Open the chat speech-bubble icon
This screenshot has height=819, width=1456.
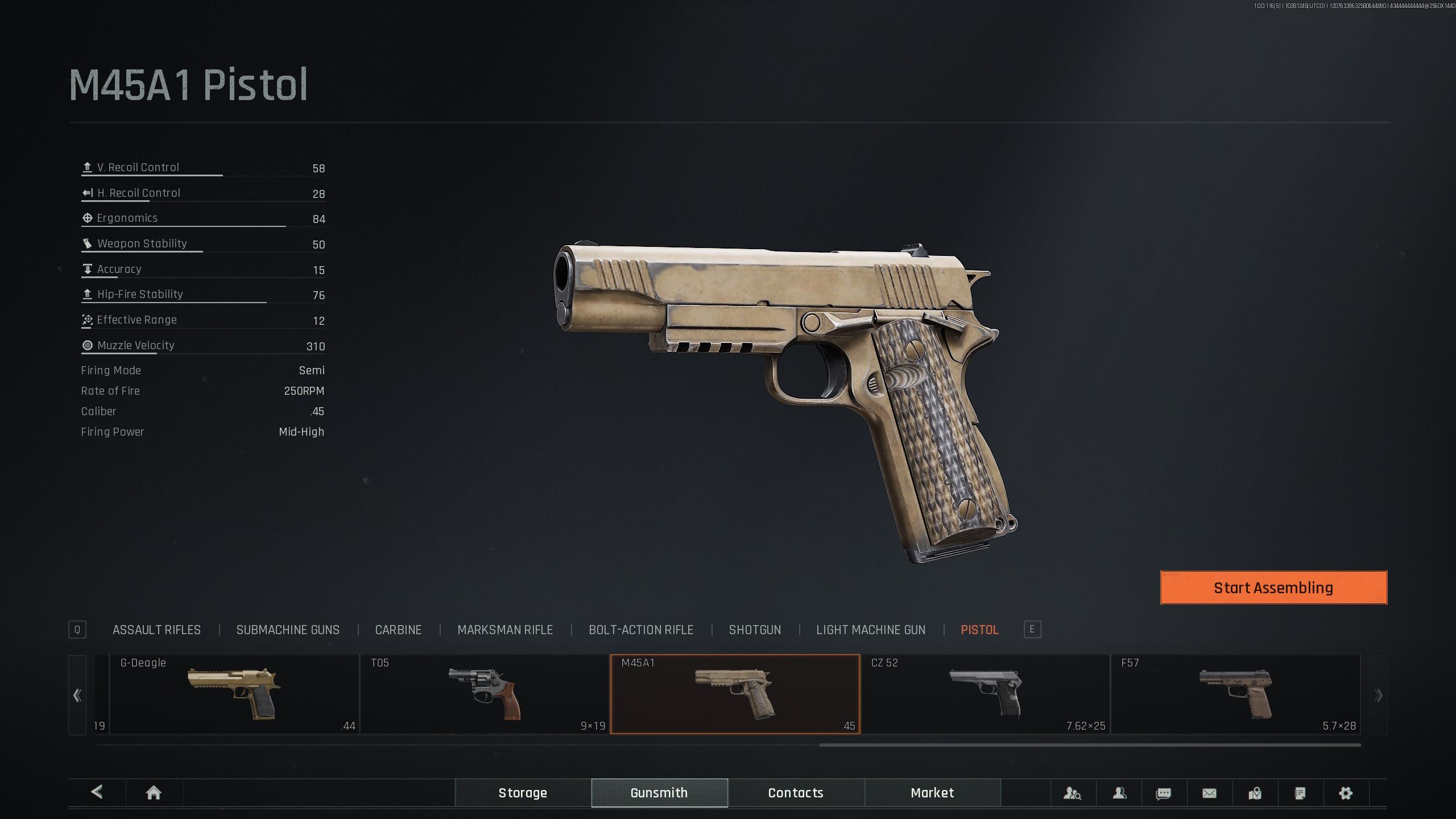(x=1164, y=793)
